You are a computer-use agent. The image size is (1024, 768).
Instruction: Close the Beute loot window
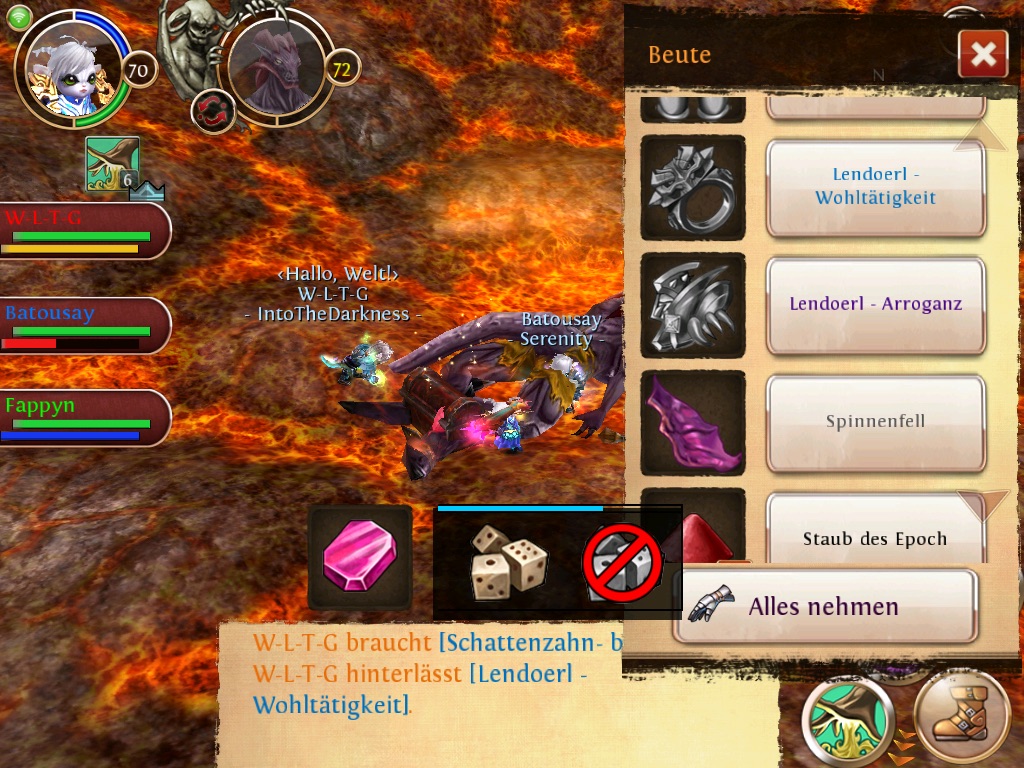pyautogui.click(x=982, y=54)
